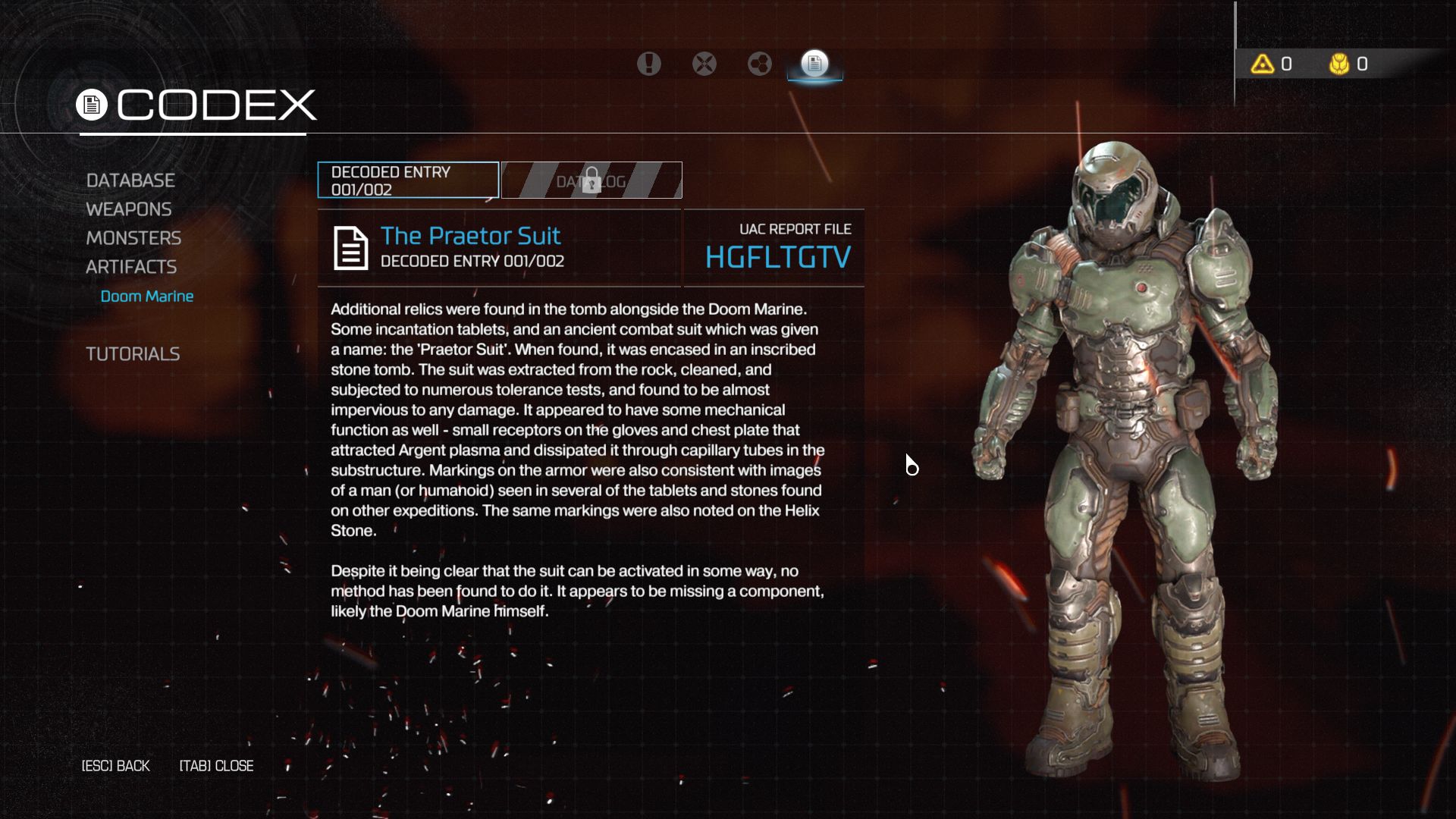Click the padlock icon on the locked Datalog
This screenshot has width=1456, height=819.
[591, 177]
